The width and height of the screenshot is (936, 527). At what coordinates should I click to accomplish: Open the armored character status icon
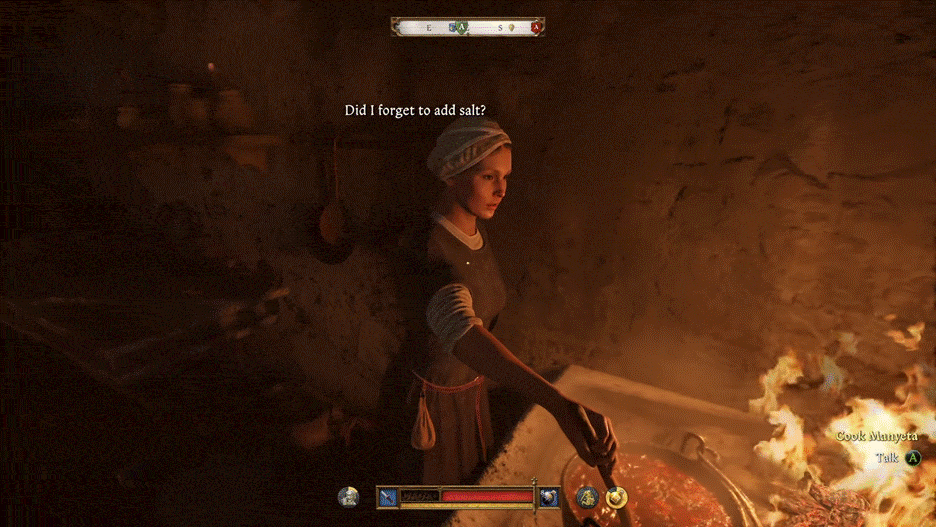(x=349, y=497)
